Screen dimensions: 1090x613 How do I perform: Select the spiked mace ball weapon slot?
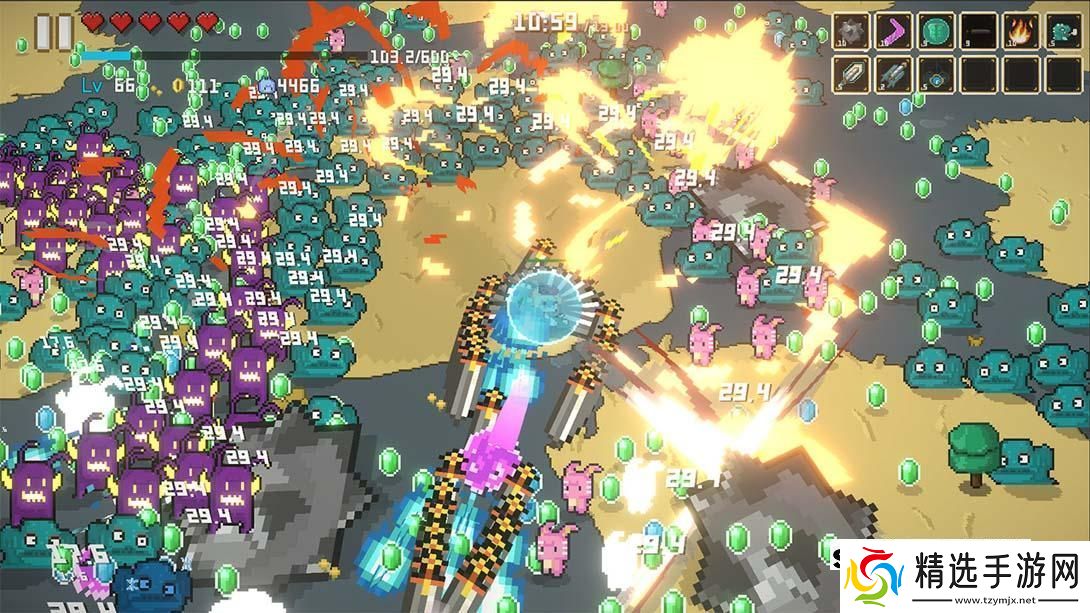852,31
